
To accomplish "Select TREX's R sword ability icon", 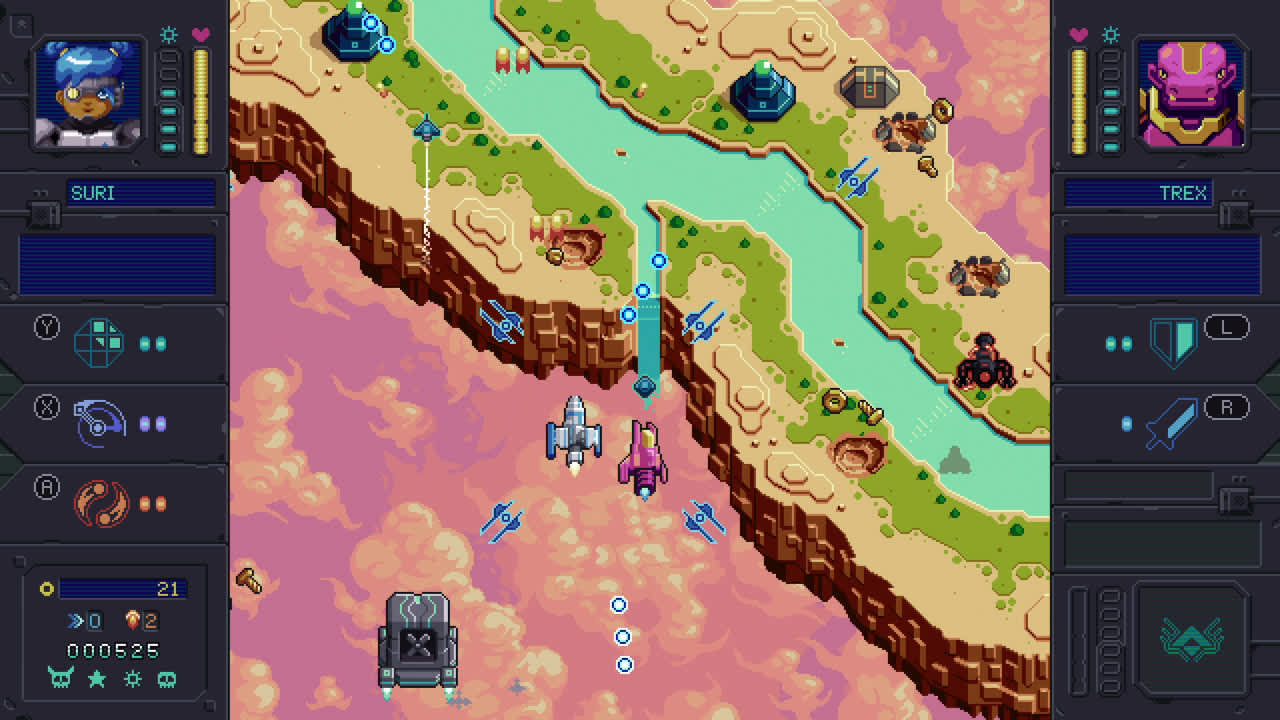I will click(1170, 419).
